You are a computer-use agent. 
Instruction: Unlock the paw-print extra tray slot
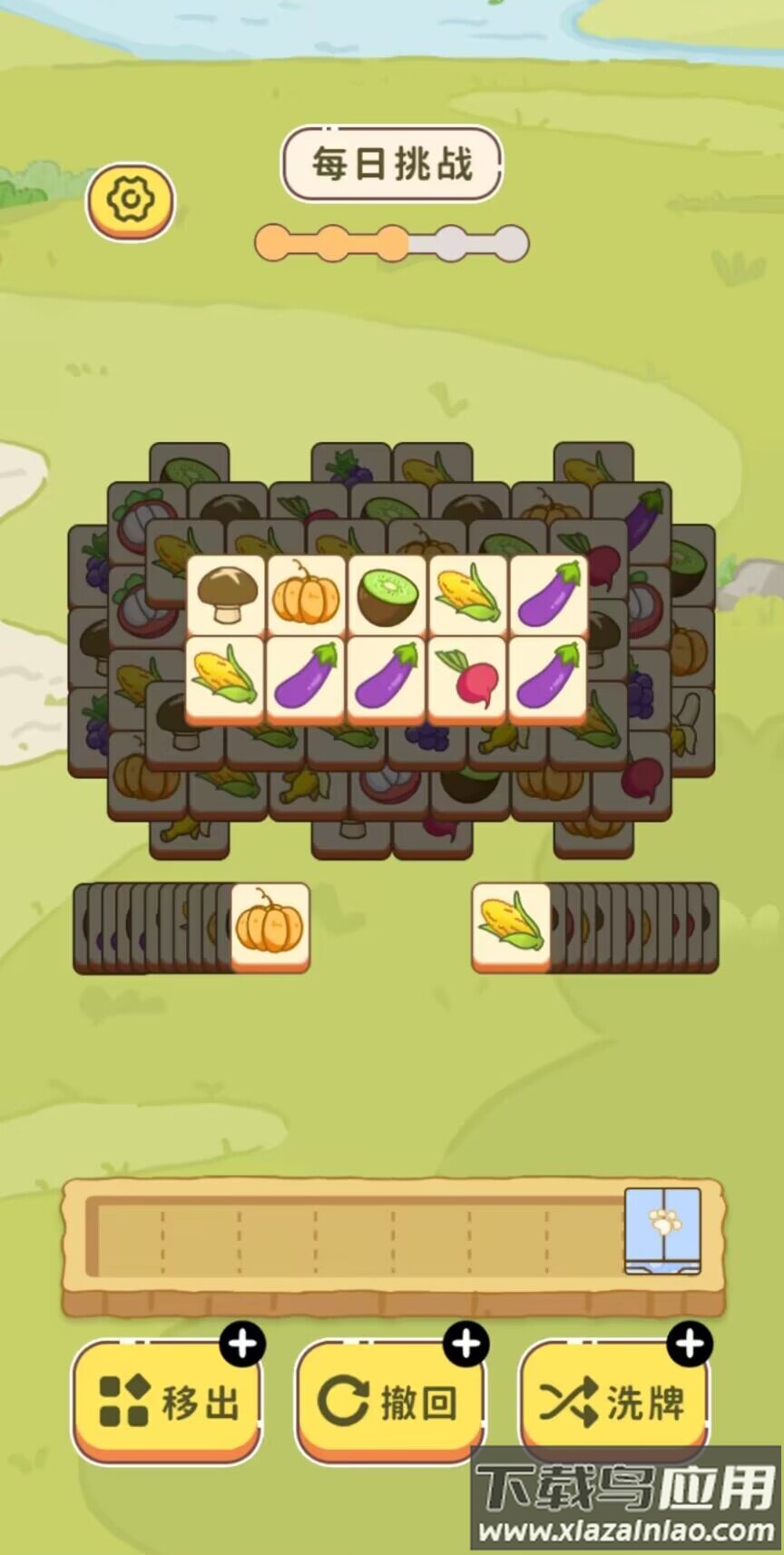[662, 1228]
